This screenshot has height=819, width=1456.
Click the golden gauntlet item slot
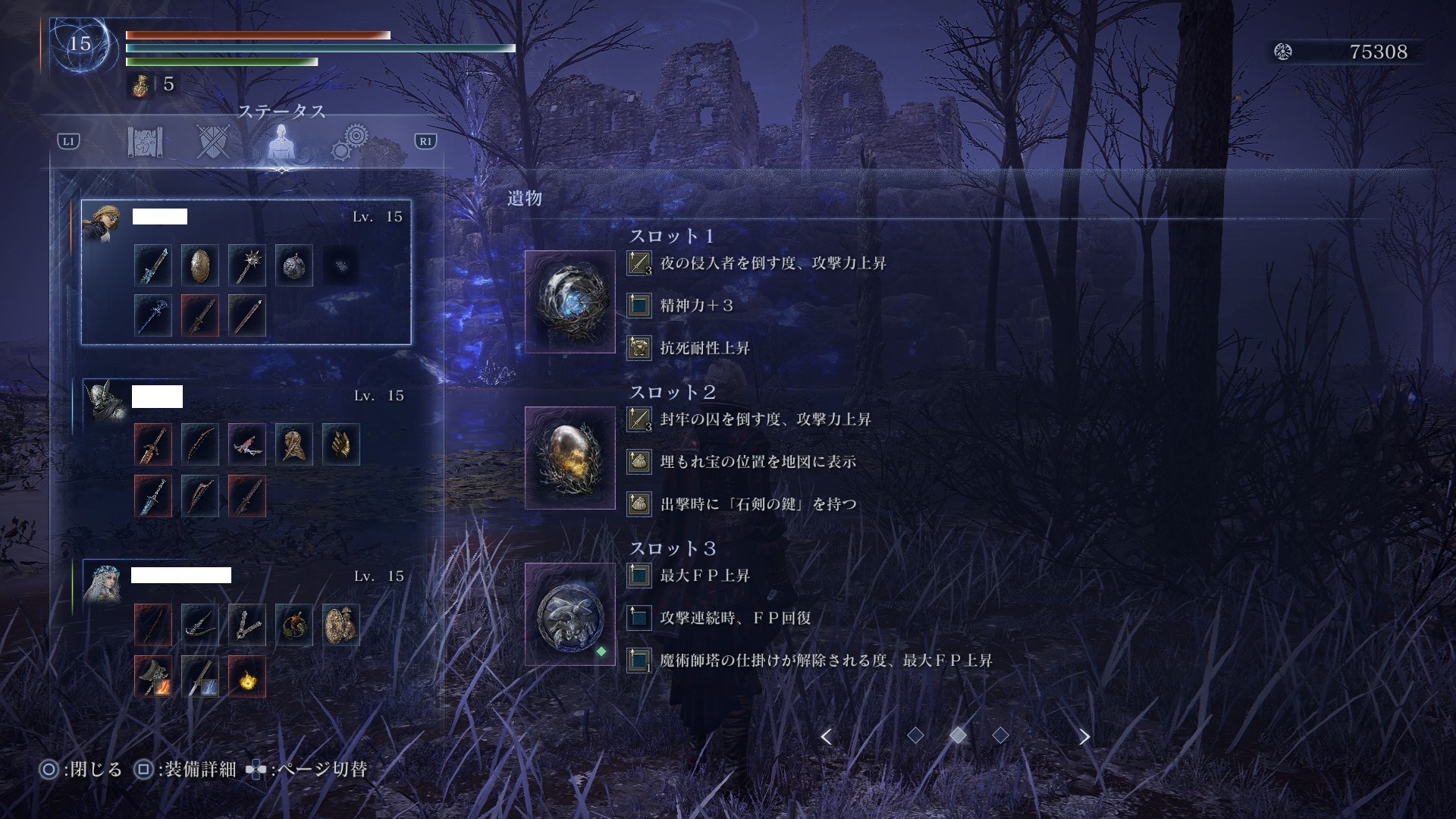(x=341, y=444)
